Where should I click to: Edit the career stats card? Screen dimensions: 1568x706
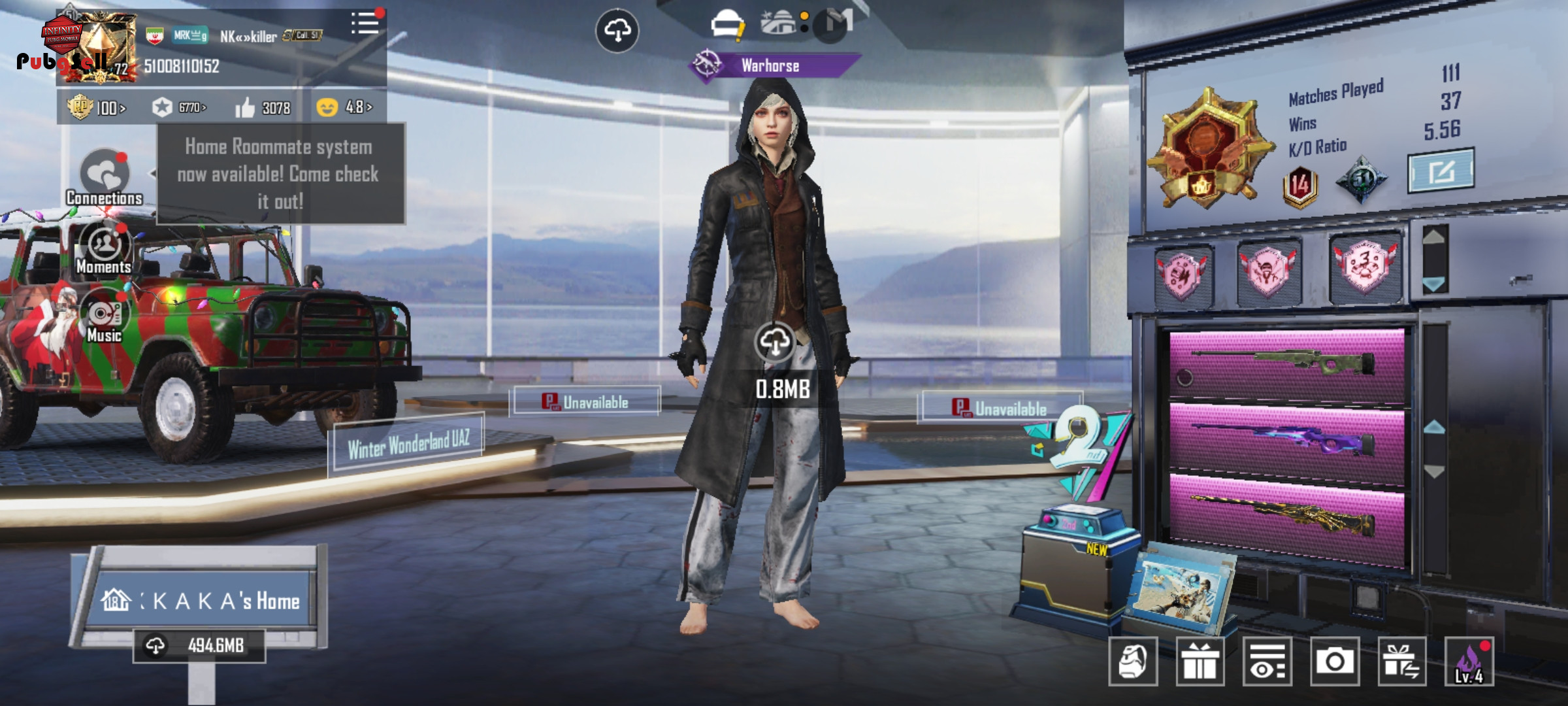[1440, 171]
